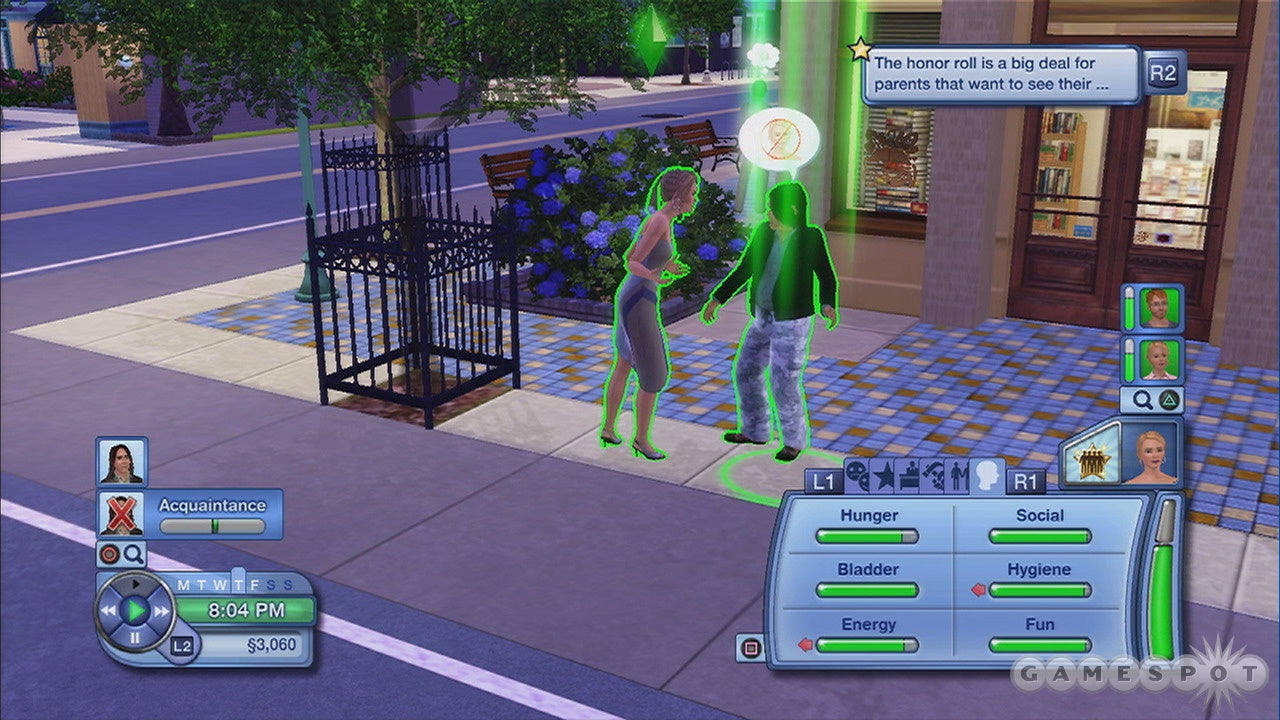Open the career desk tab
Image resolution: width=1280 pixels, height=720 pixels.
tap(909, 476)
